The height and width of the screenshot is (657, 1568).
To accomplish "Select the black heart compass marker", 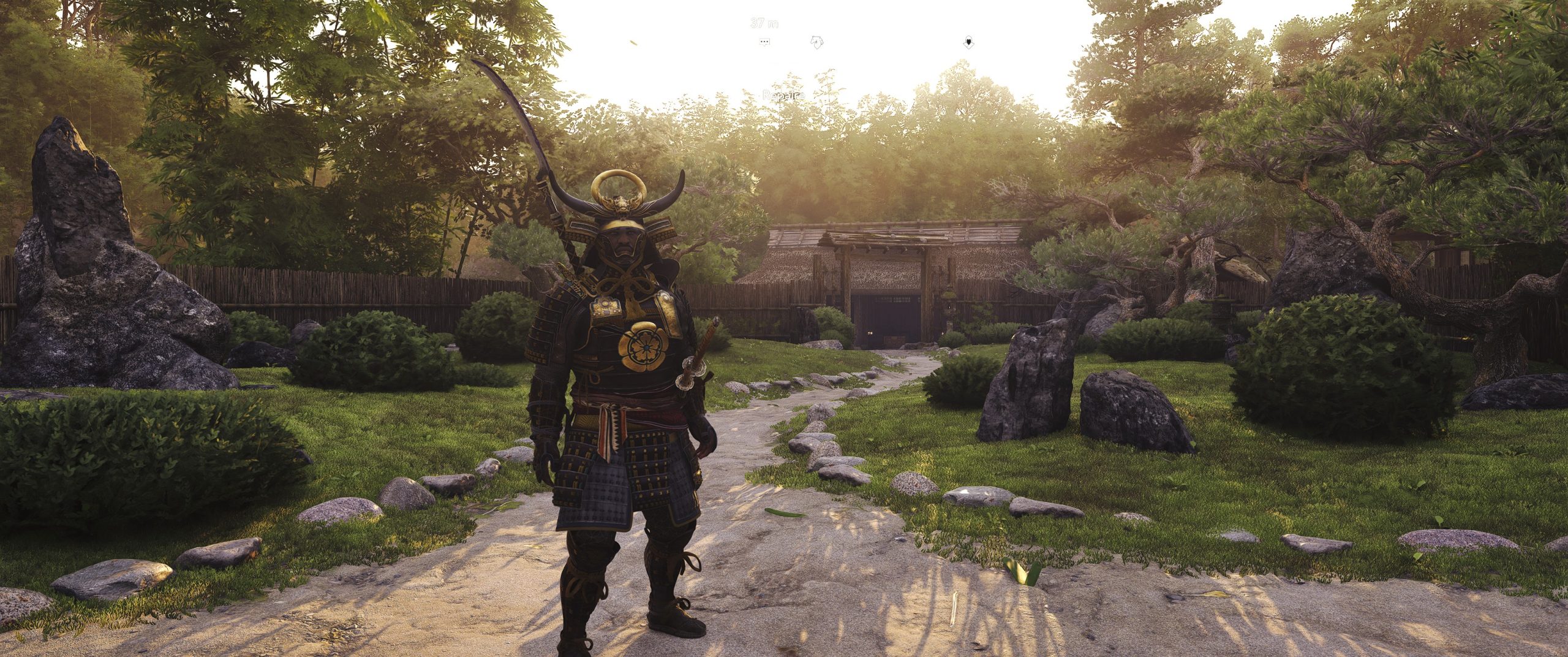I will [968, 42].
